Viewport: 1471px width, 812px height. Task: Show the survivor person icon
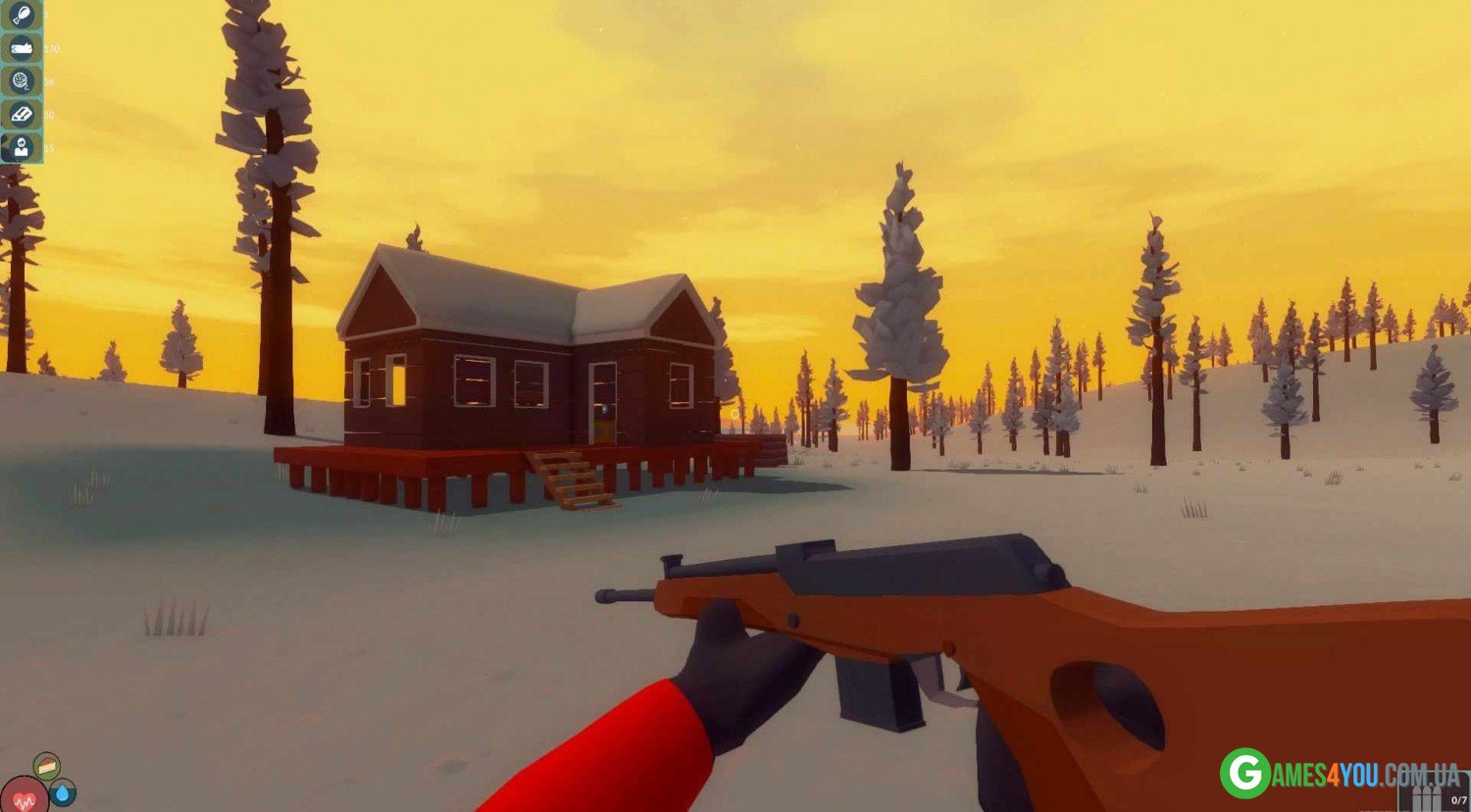click(21, 148)
